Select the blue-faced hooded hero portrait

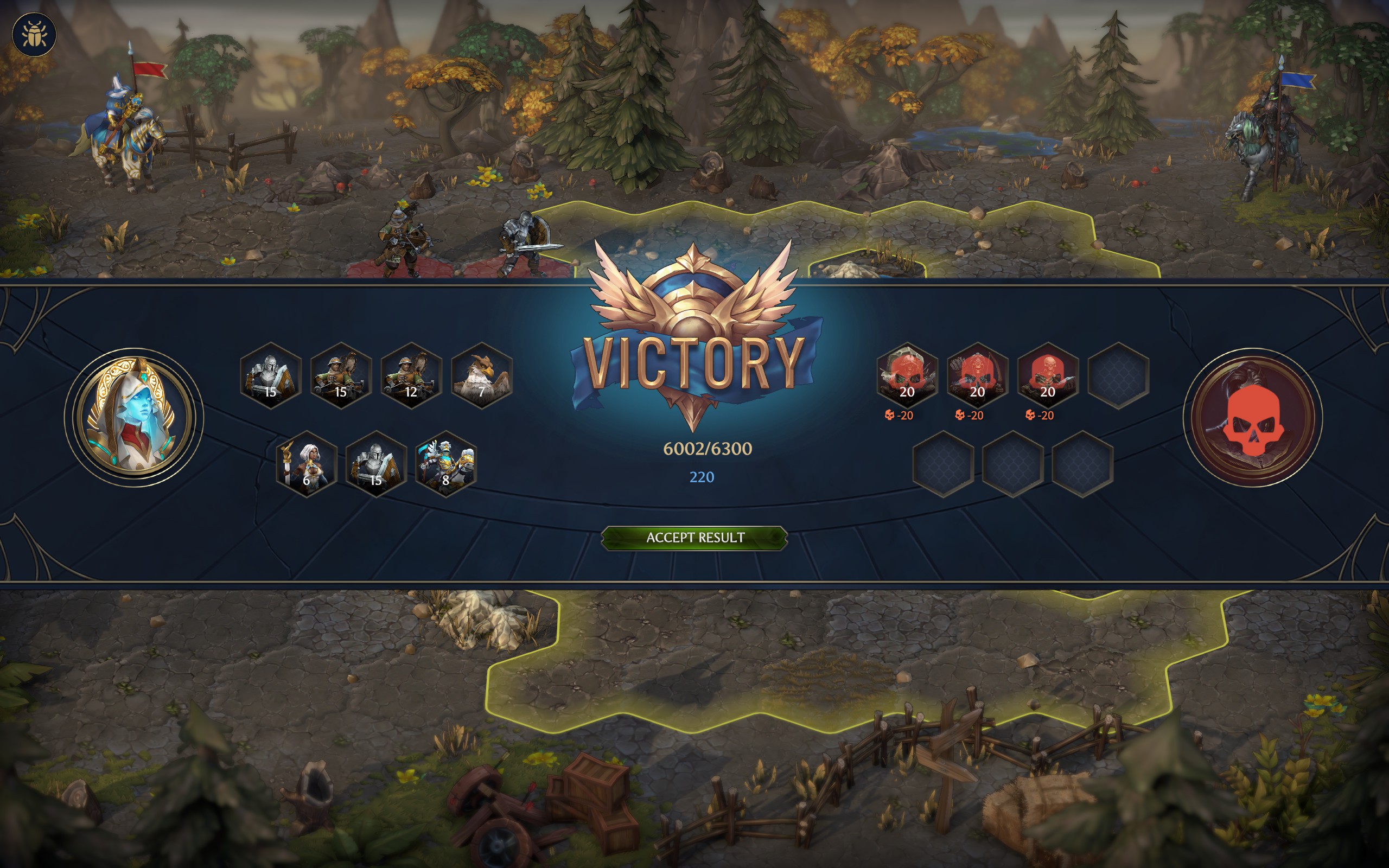tap(133, 417)
